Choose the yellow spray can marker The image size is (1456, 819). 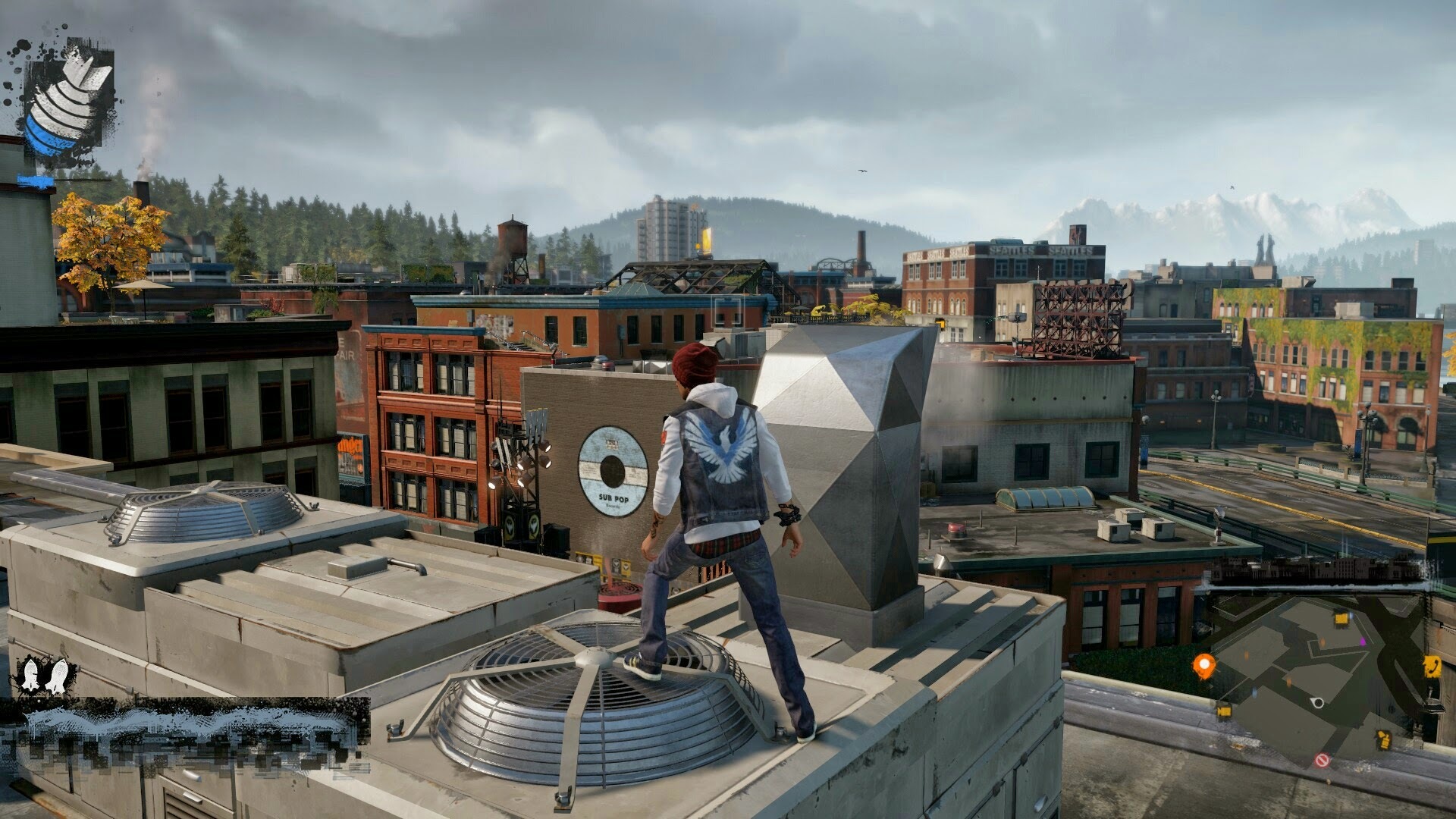1383,740
